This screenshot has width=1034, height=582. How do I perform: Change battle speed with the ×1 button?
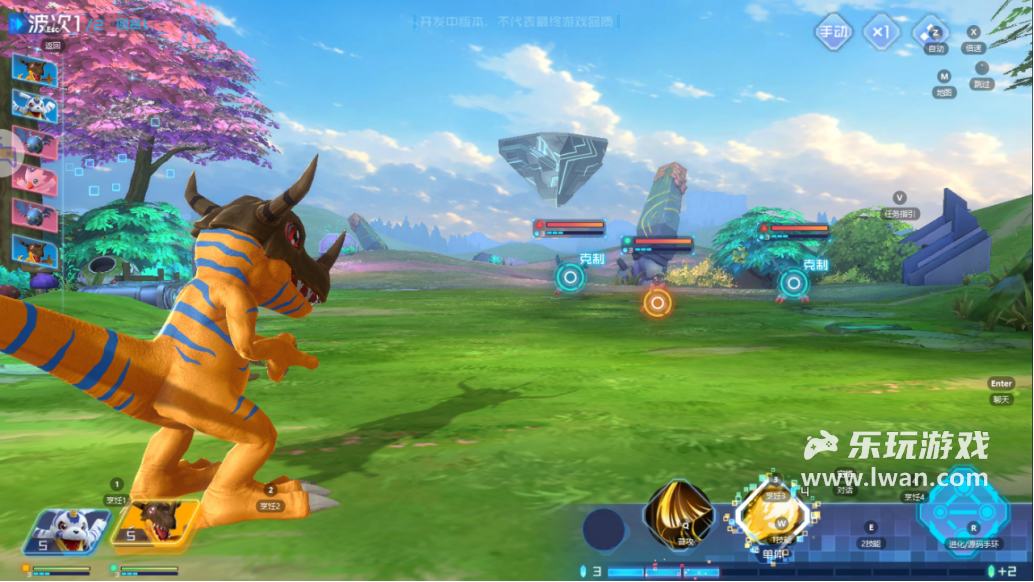(x=881, y=32)
